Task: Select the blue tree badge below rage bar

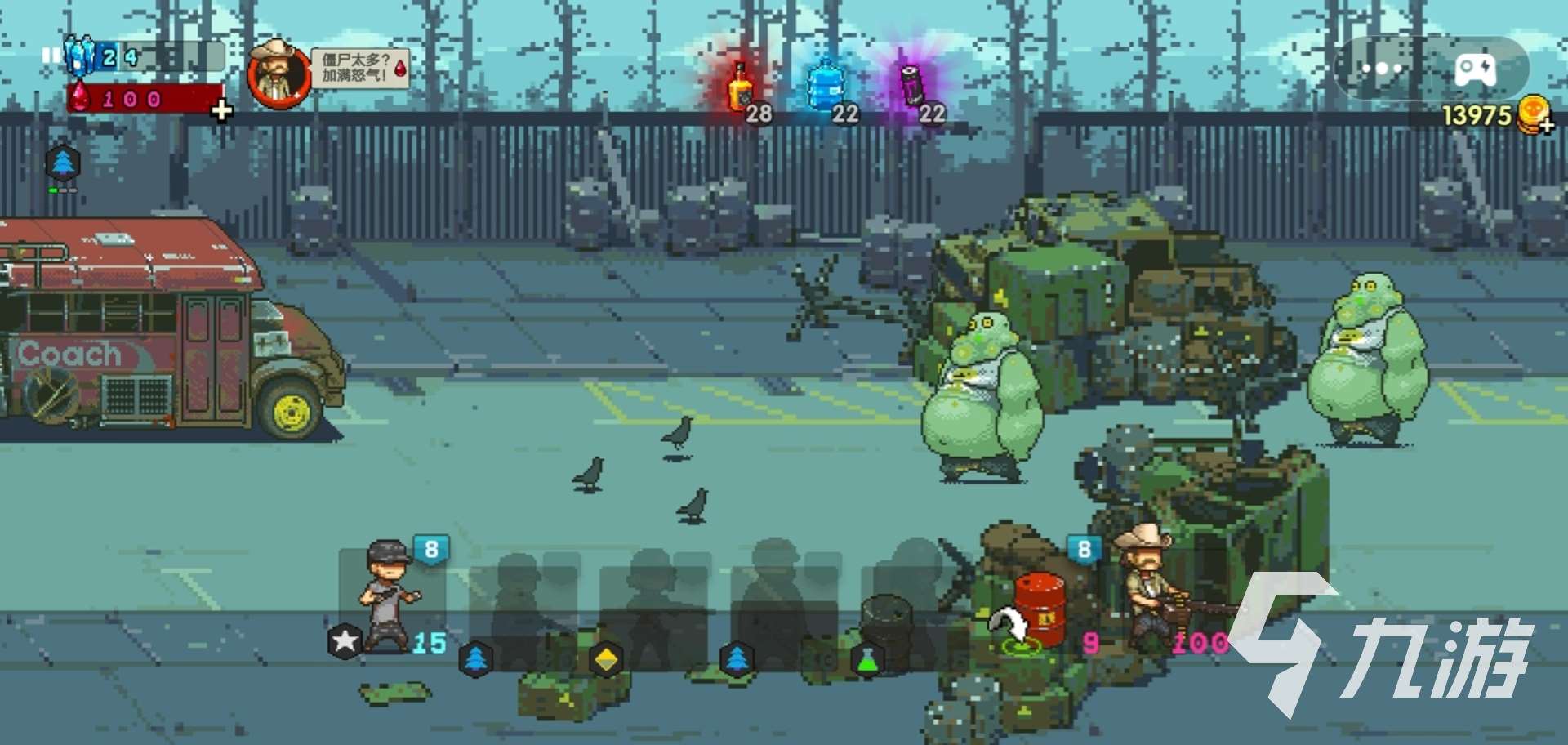Action: [x=63, y=163]
